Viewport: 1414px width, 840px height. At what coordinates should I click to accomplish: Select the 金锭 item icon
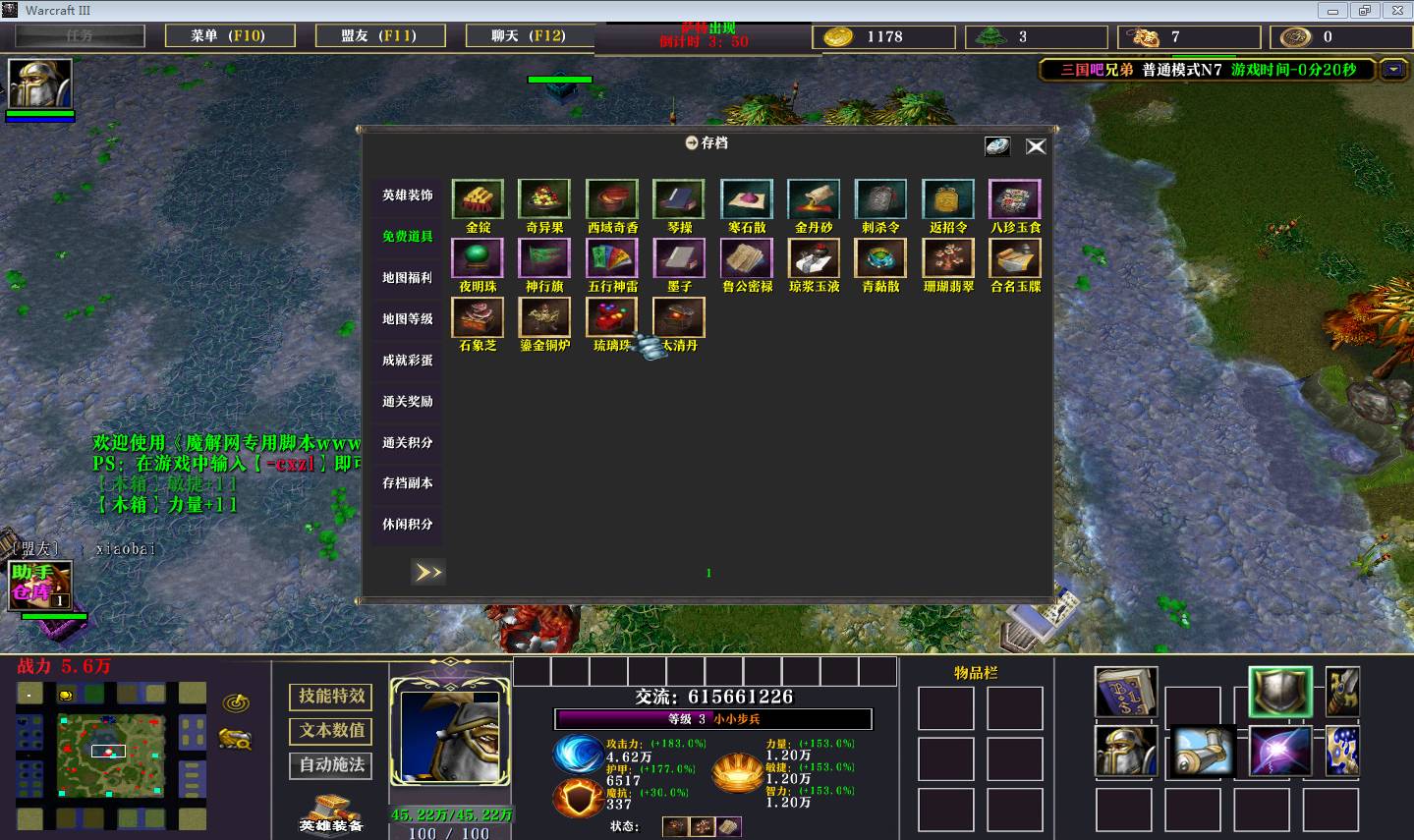pos(478,199)
